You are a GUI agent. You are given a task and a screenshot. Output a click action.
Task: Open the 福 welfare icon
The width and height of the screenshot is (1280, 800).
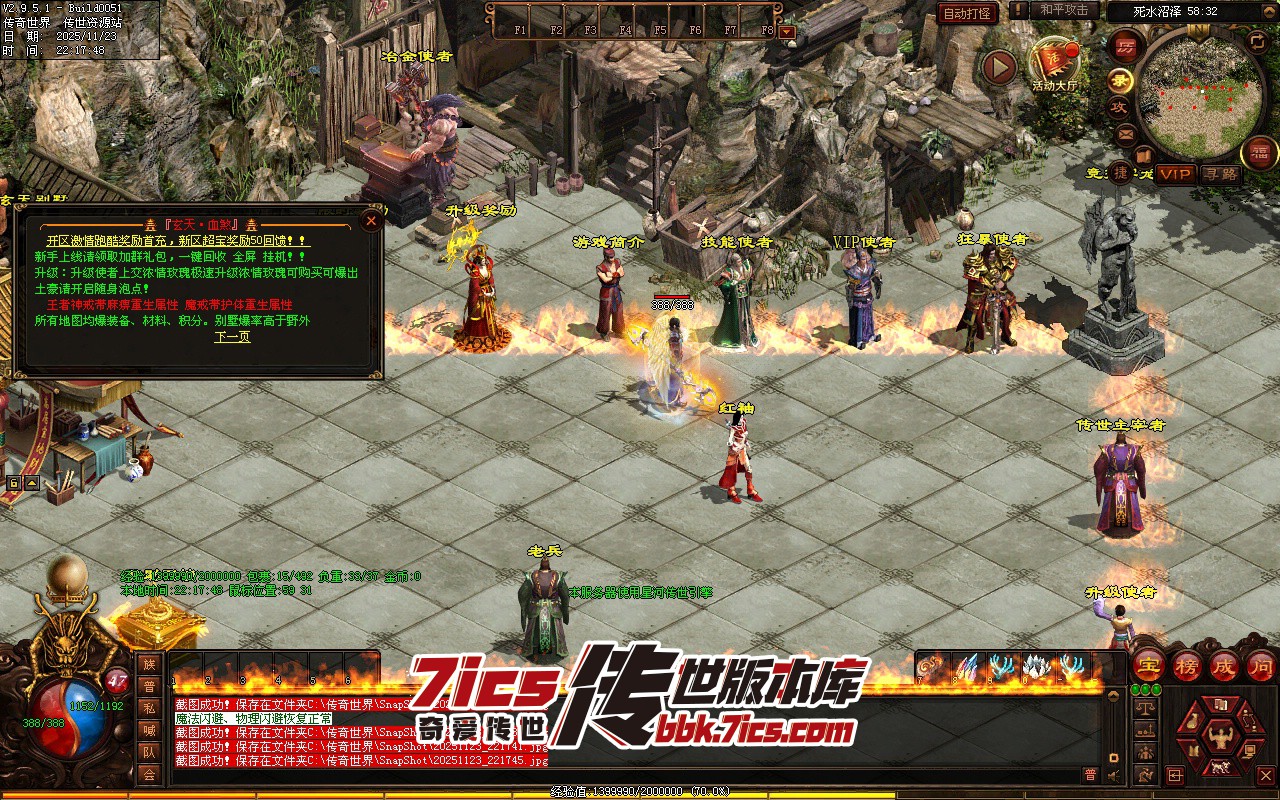pos(1259,153)
